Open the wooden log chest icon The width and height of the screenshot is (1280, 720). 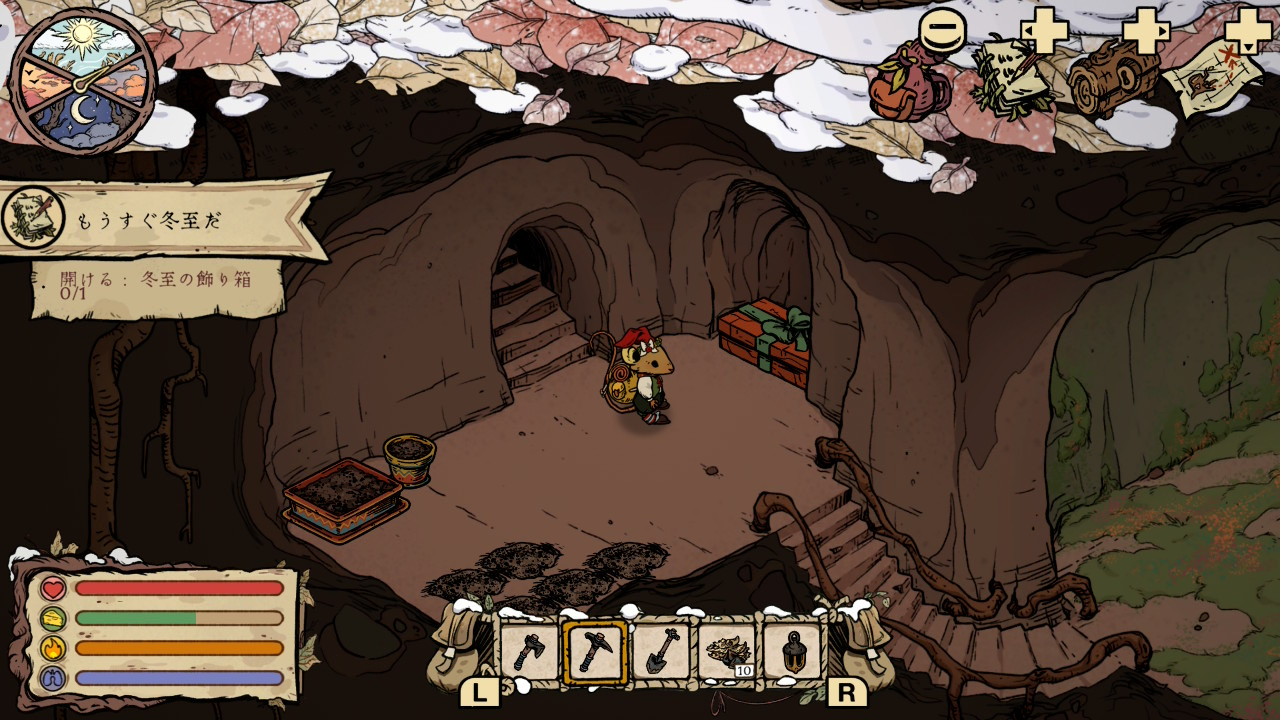[1112, 80]
